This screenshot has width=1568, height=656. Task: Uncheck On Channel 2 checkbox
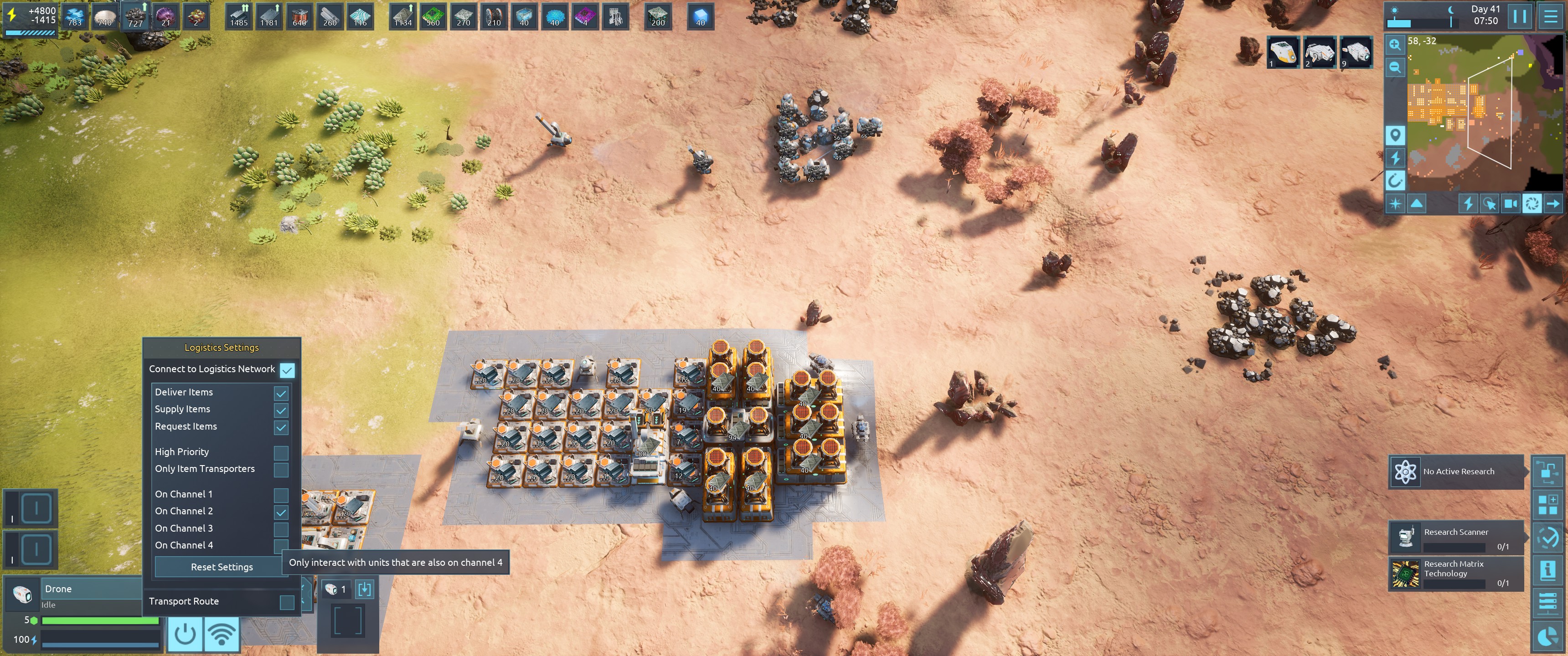pos(281,512)
